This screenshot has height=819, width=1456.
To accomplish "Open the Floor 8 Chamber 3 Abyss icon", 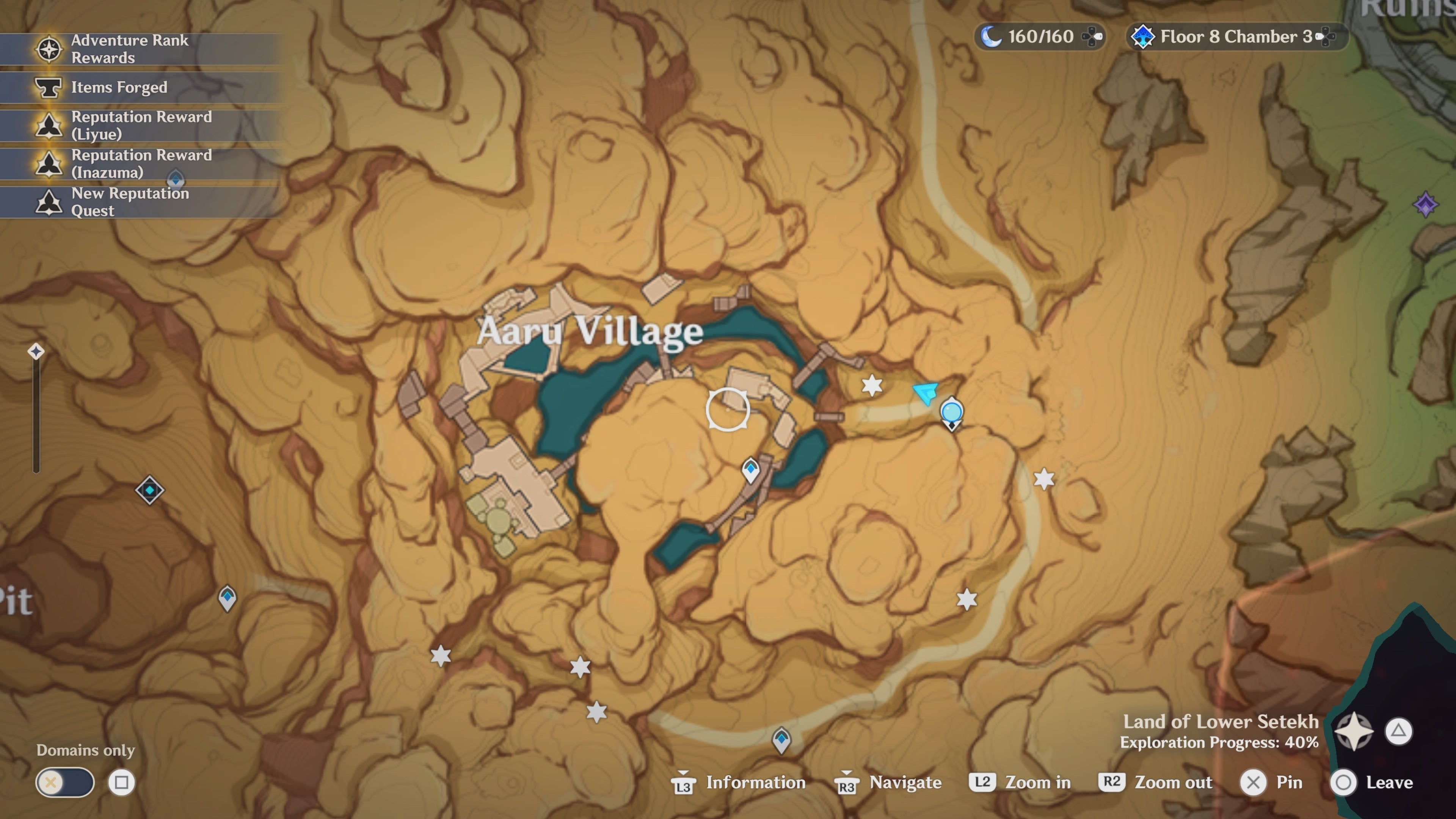I will tap(1144, 37).
